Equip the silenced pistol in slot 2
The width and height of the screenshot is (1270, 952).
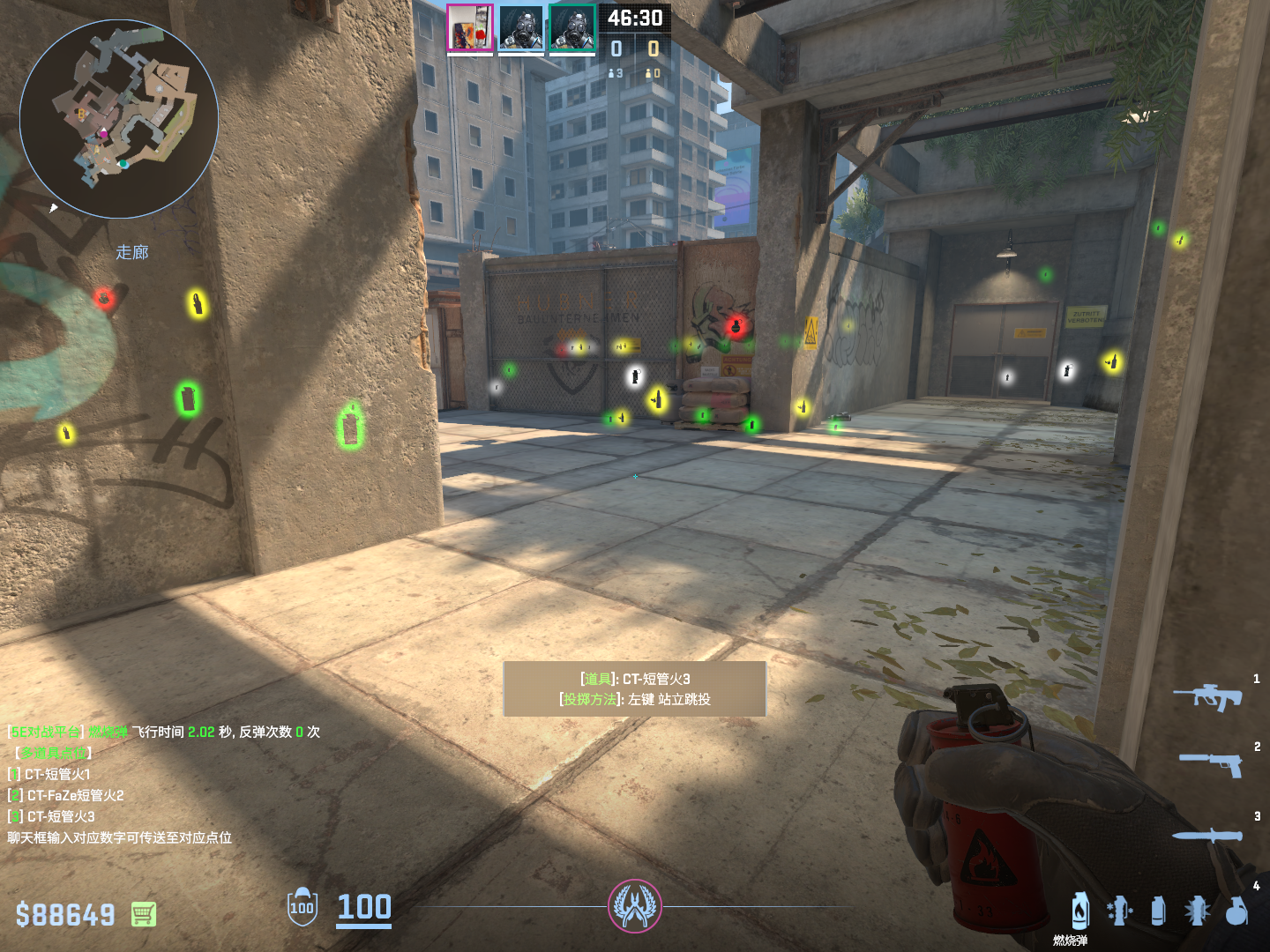click(1212, 763)
